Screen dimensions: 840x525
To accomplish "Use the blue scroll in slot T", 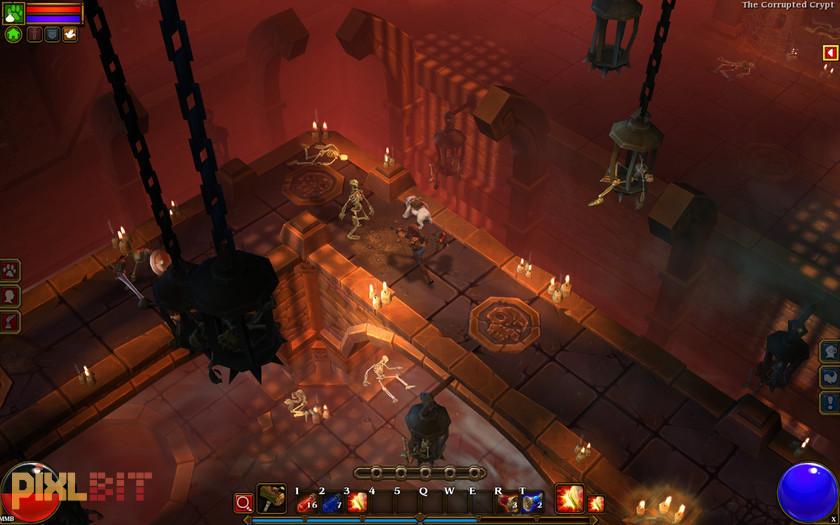I will (x=532, y=503).
